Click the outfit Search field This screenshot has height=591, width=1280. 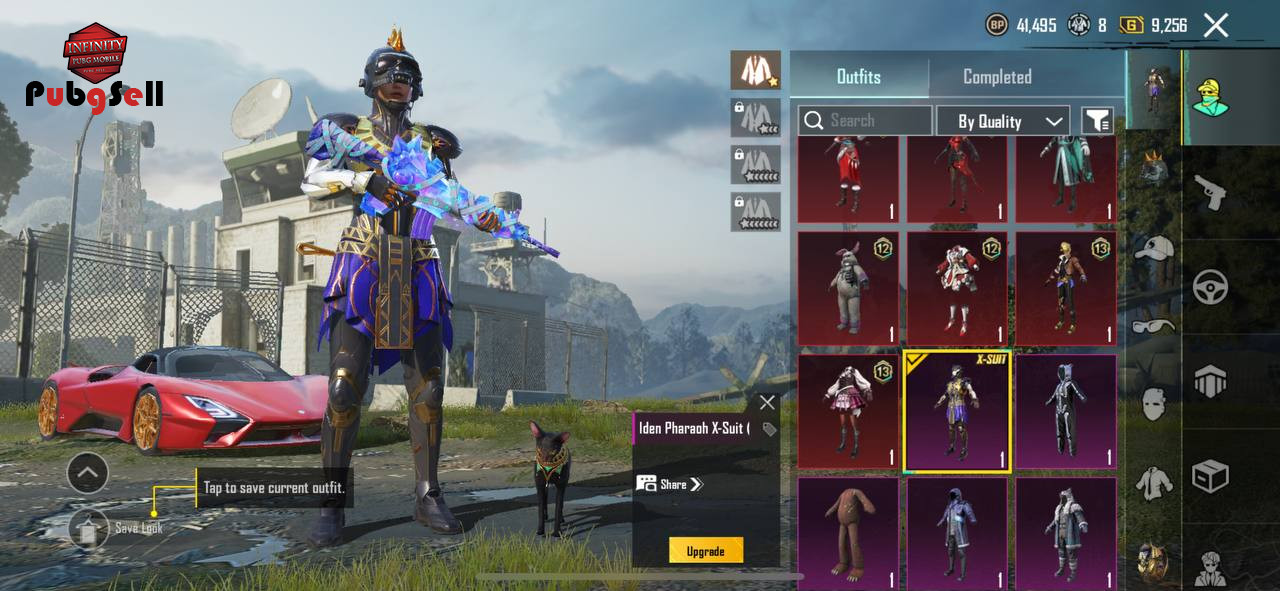coord(864,121)
